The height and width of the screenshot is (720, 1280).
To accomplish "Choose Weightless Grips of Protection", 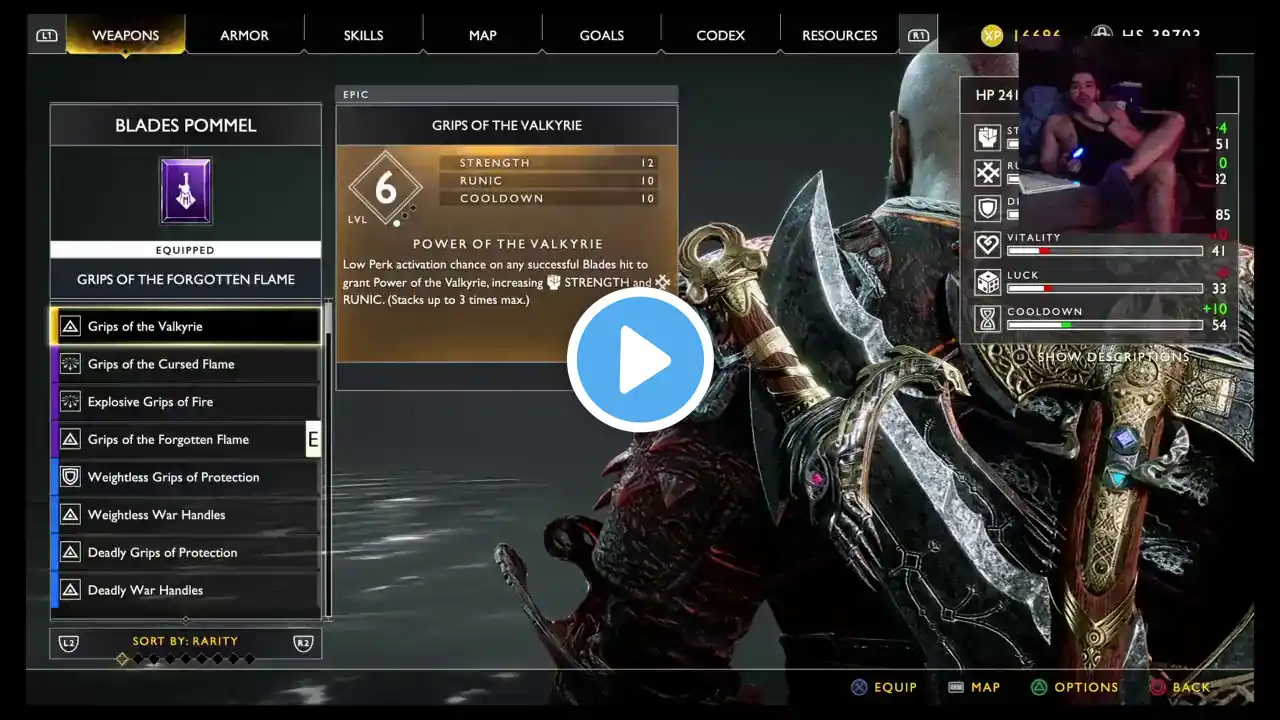I will tap(186, 477).
